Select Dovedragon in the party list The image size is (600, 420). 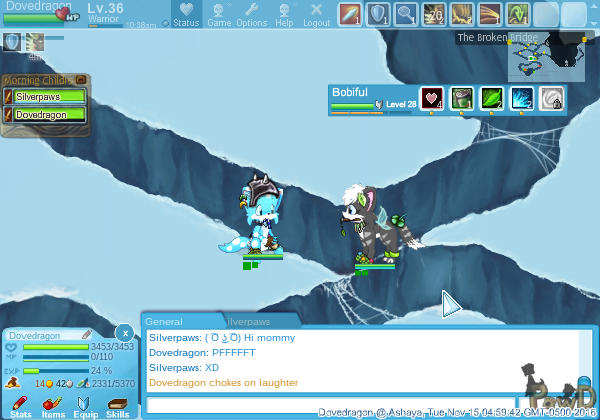pos(48,115)
